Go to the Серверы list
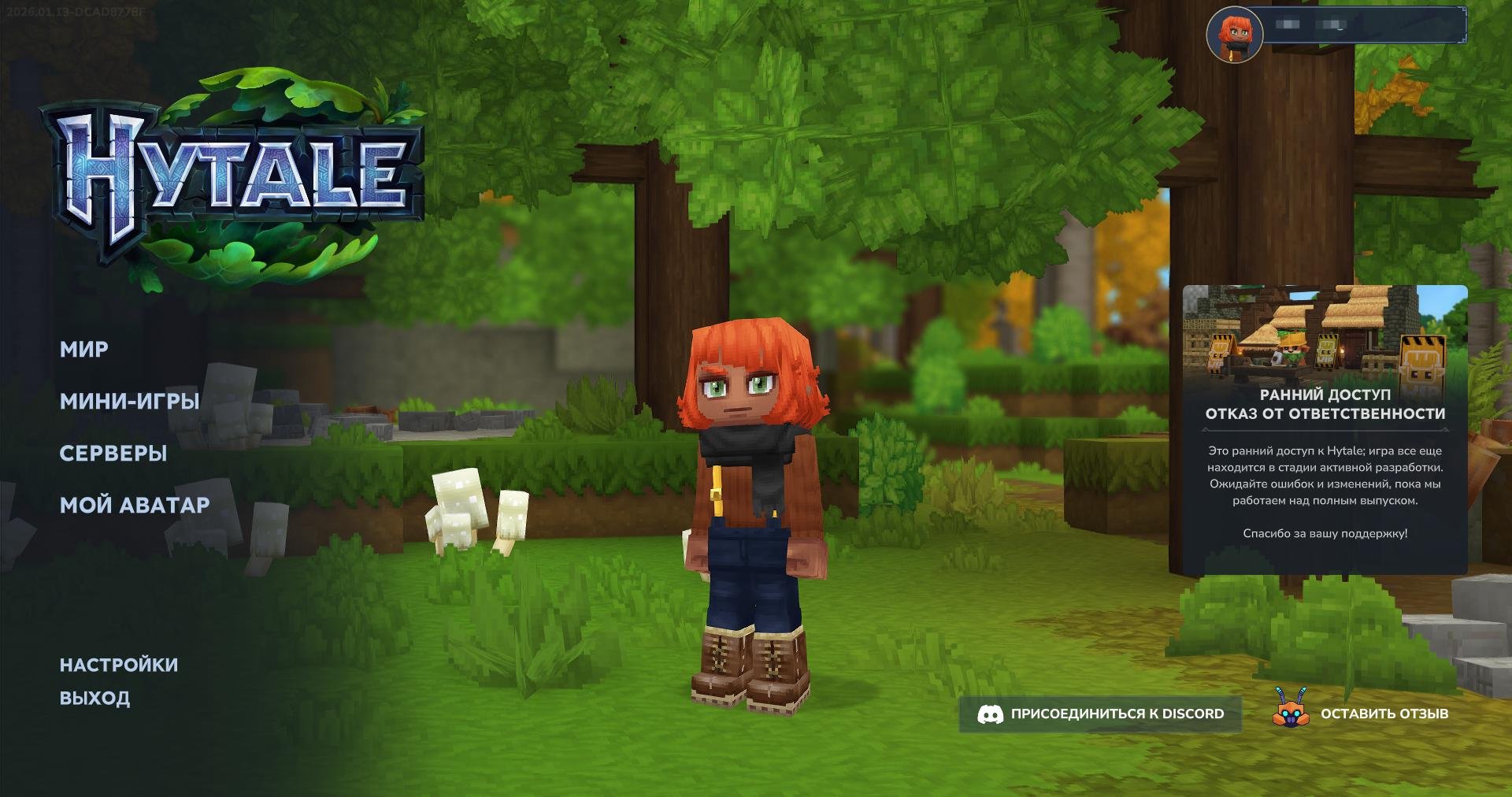 click(x=113, y=454)
